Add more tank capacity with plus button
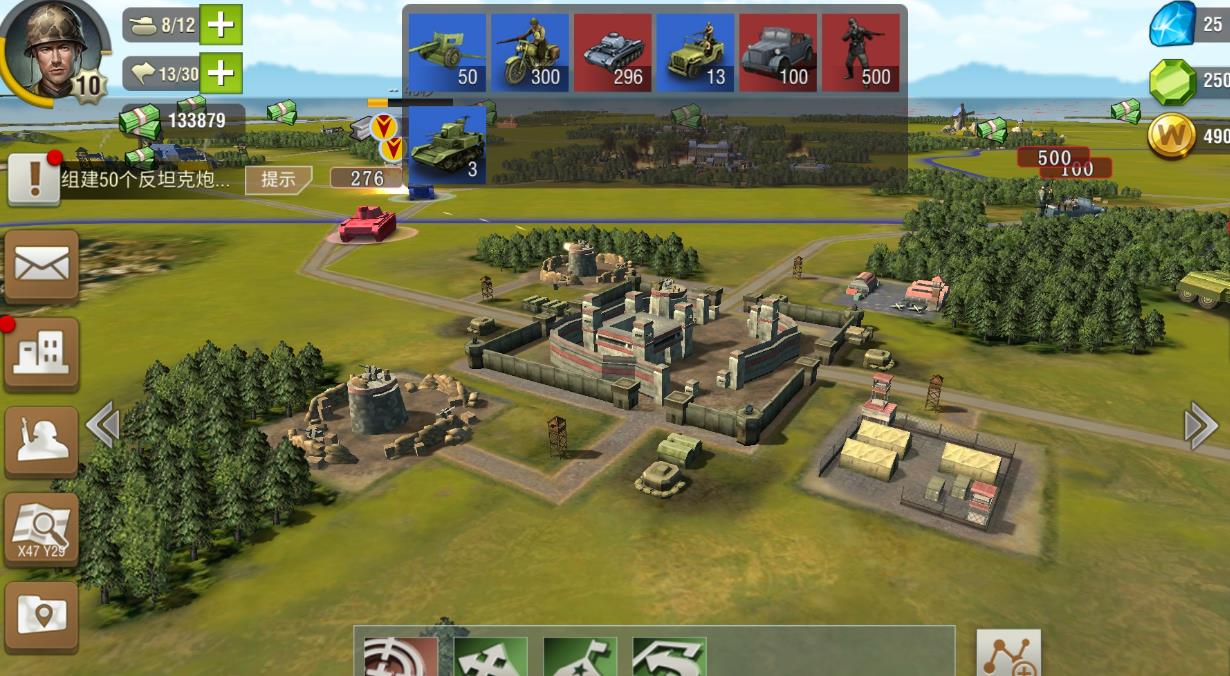1230x676 pixels. (x=221, y=24)
